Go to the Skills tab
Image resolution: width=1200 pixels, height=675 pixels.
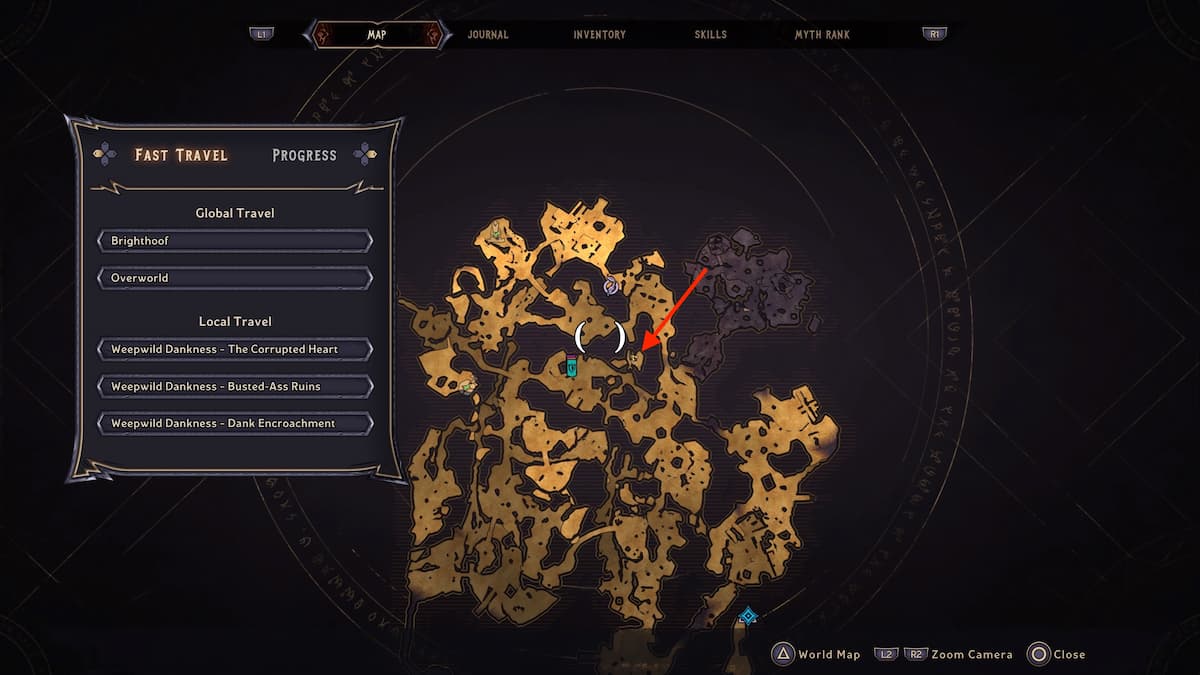point(711,34)
